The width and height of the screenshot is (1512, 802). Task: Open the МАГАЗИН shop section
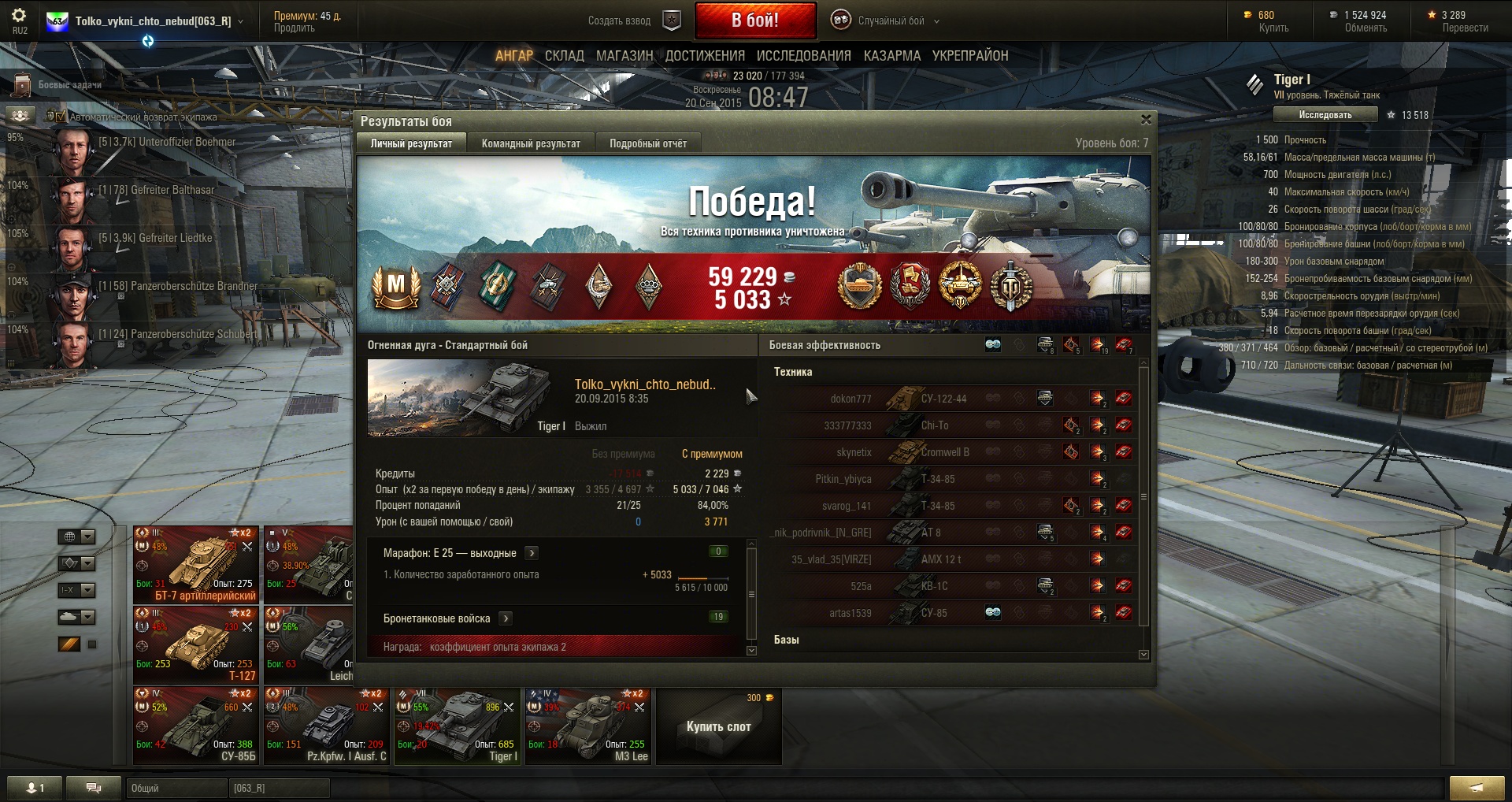[624, 56]
